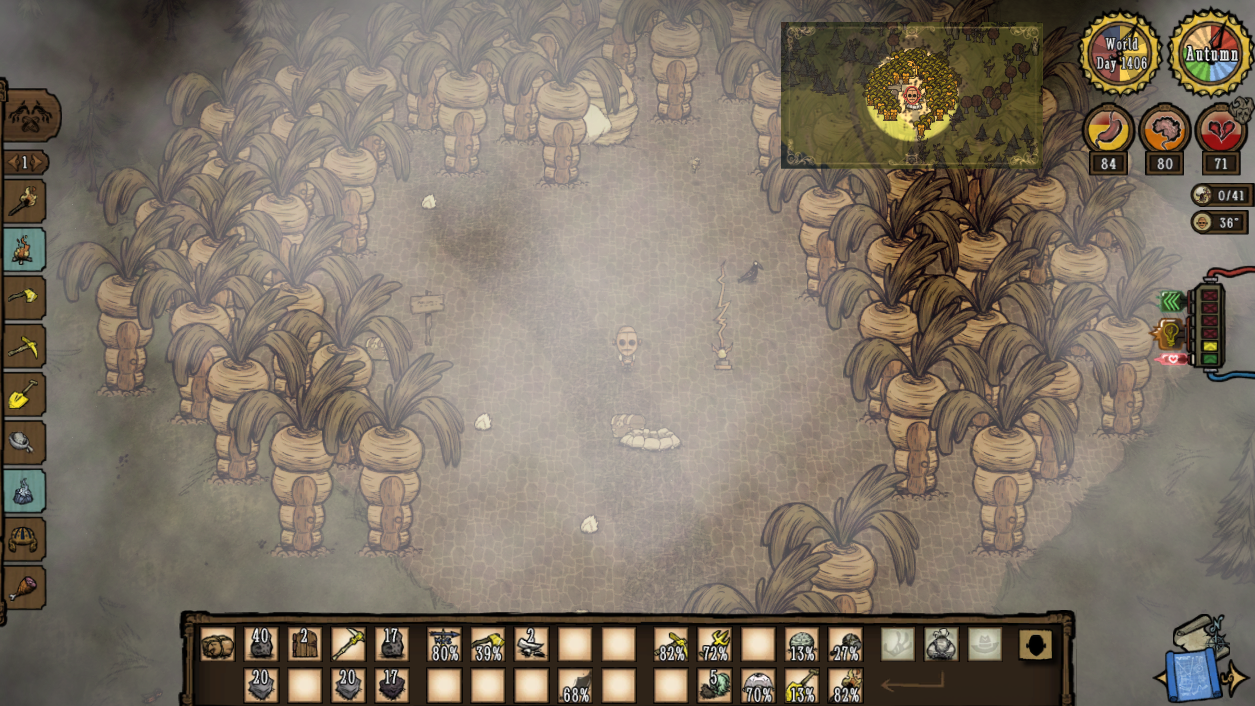Open the crafting menu paw button
Viewport: 1255px width, 706px height.
[31, 117]
